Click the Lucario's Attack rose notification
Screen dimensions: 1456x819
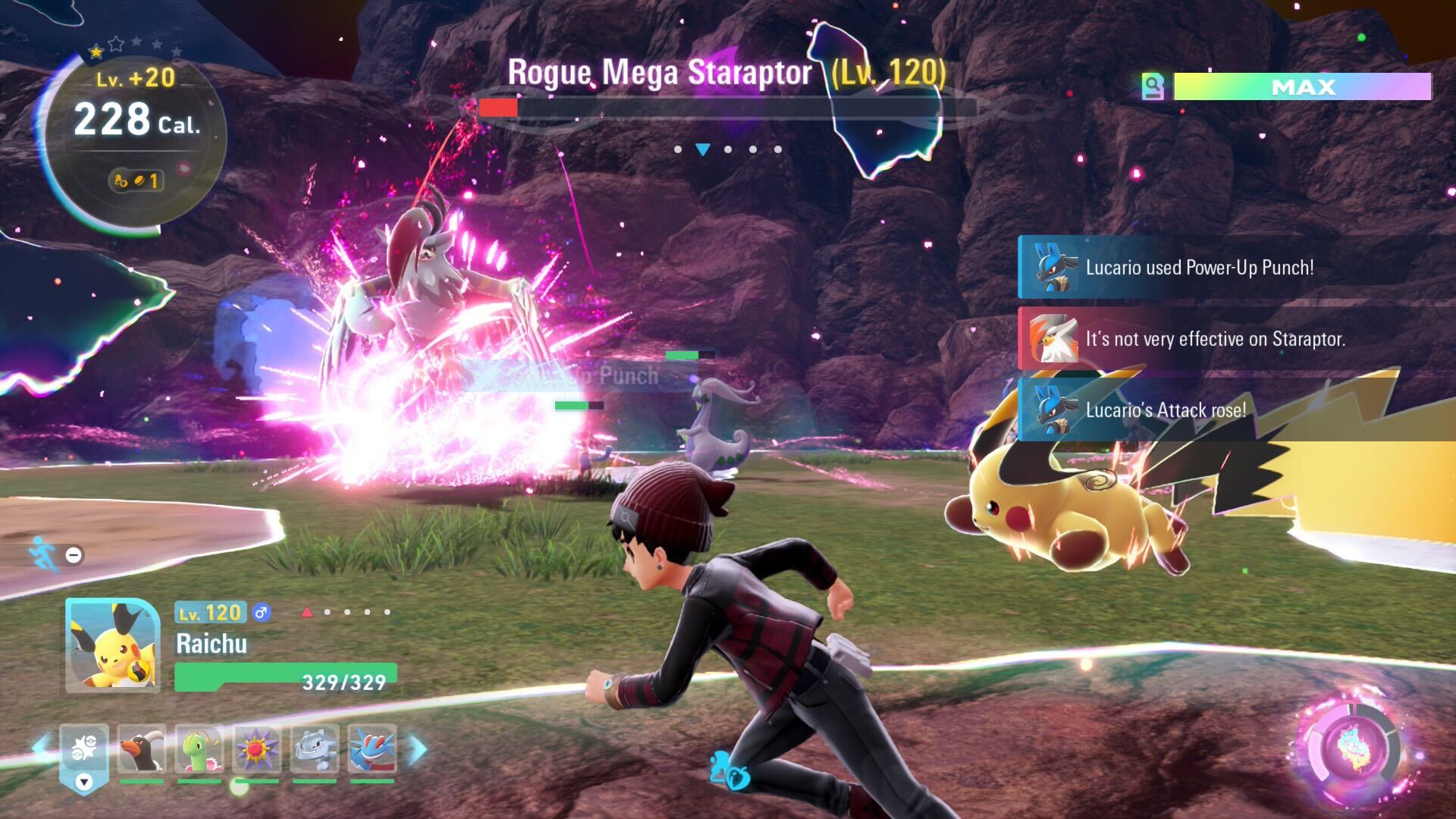tap(1165, 409)
